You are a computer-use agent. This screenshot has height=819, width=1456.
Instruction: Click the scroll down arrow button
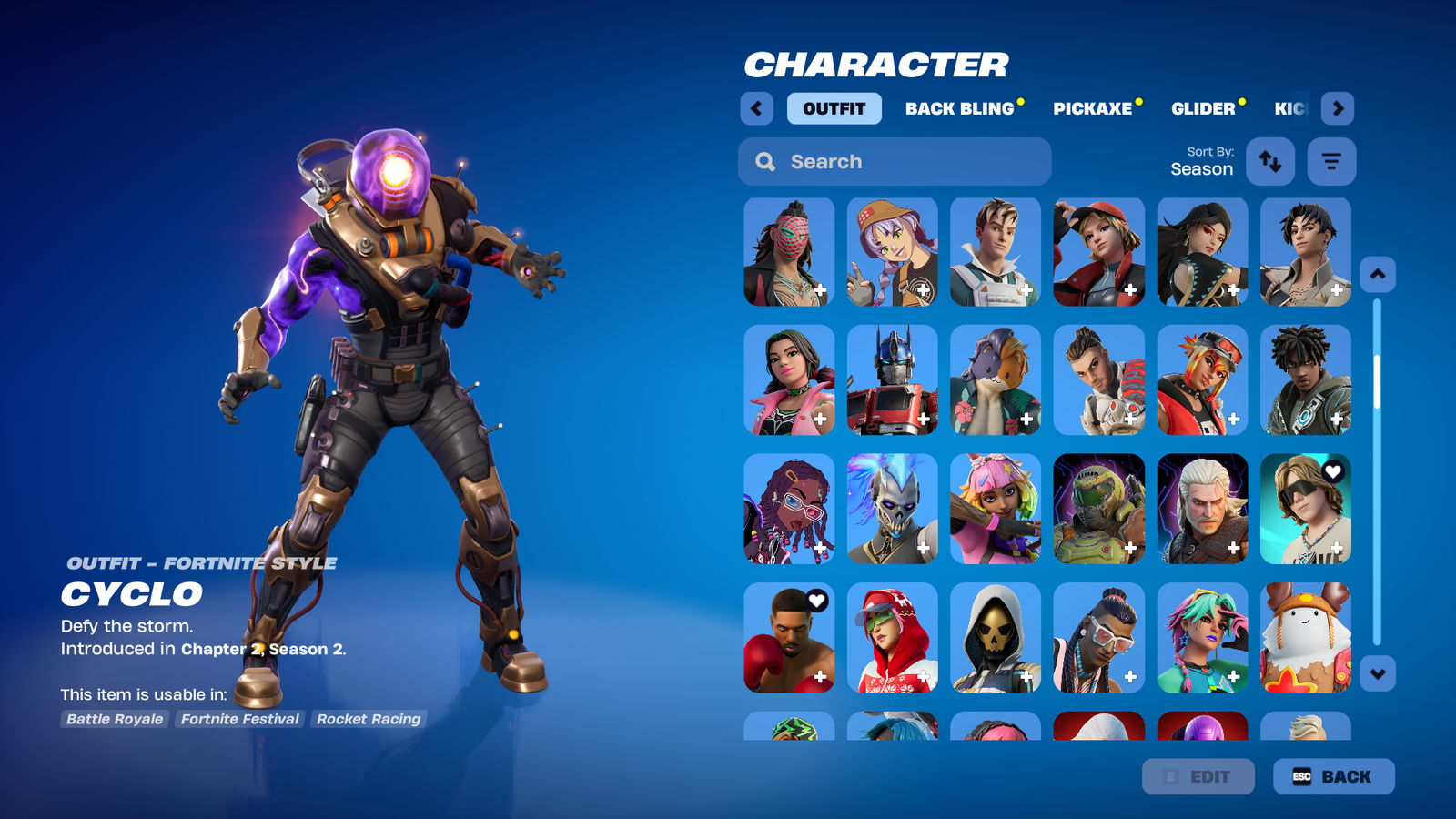(x=1377, y=674)
